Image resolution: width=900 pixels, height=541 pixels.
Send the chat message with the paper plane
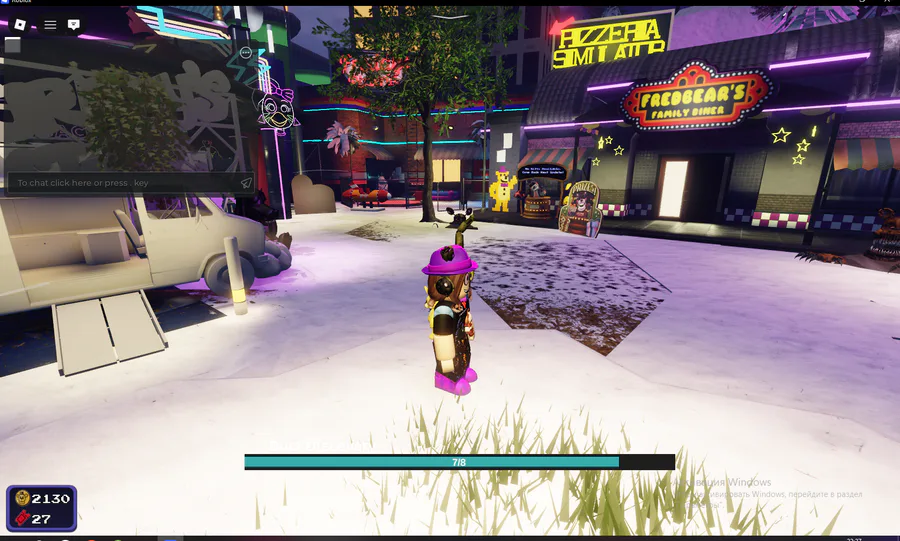point(246,183)
